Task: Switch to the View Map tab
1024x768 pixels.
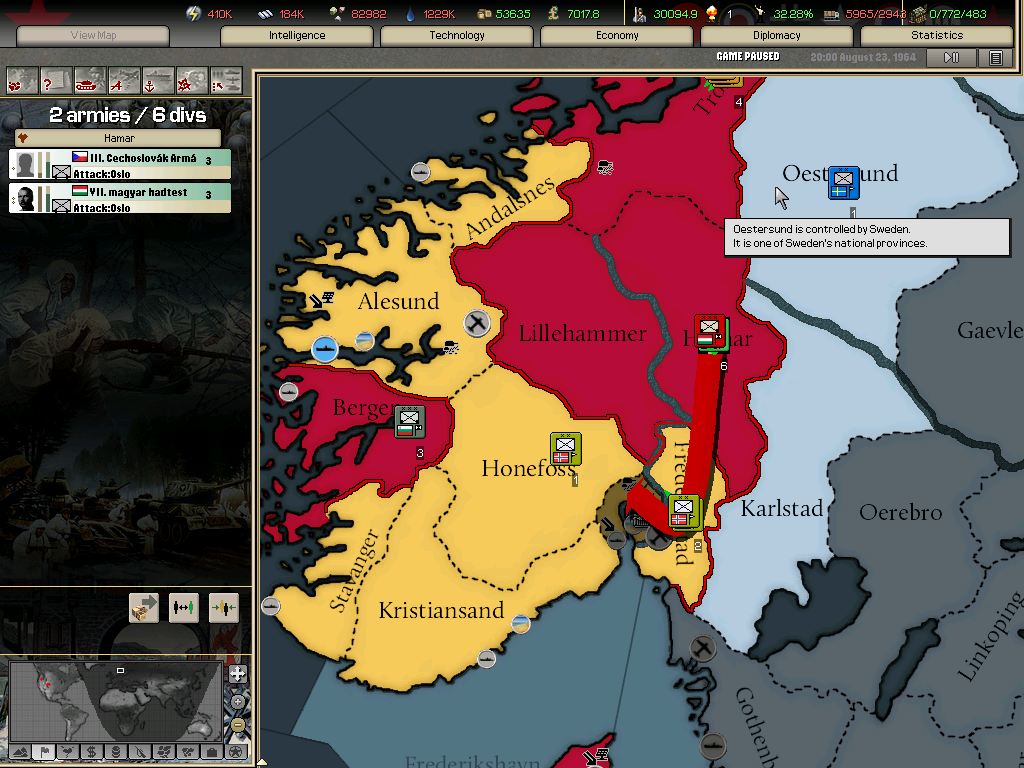Action: (93, 36)
